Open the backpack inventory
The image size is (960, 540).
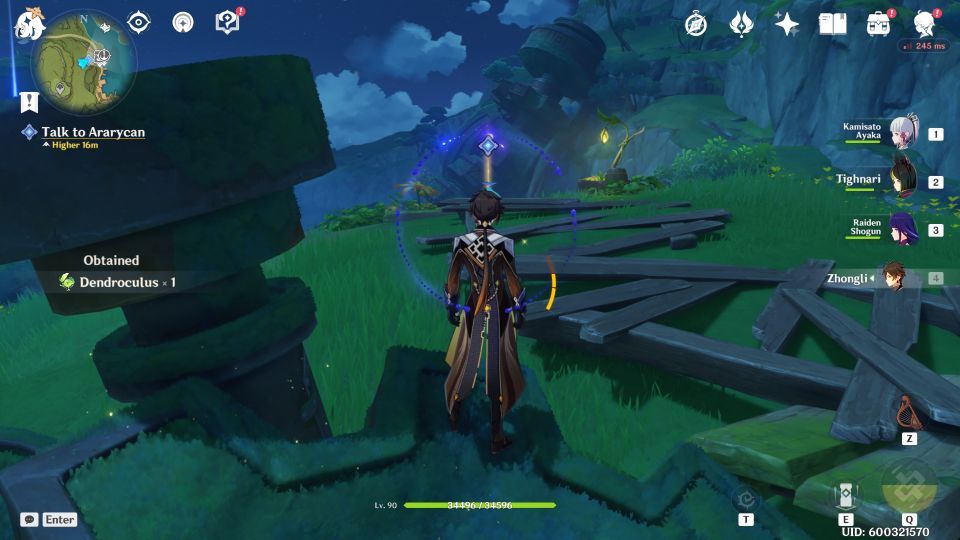click(x=878, y=24)
